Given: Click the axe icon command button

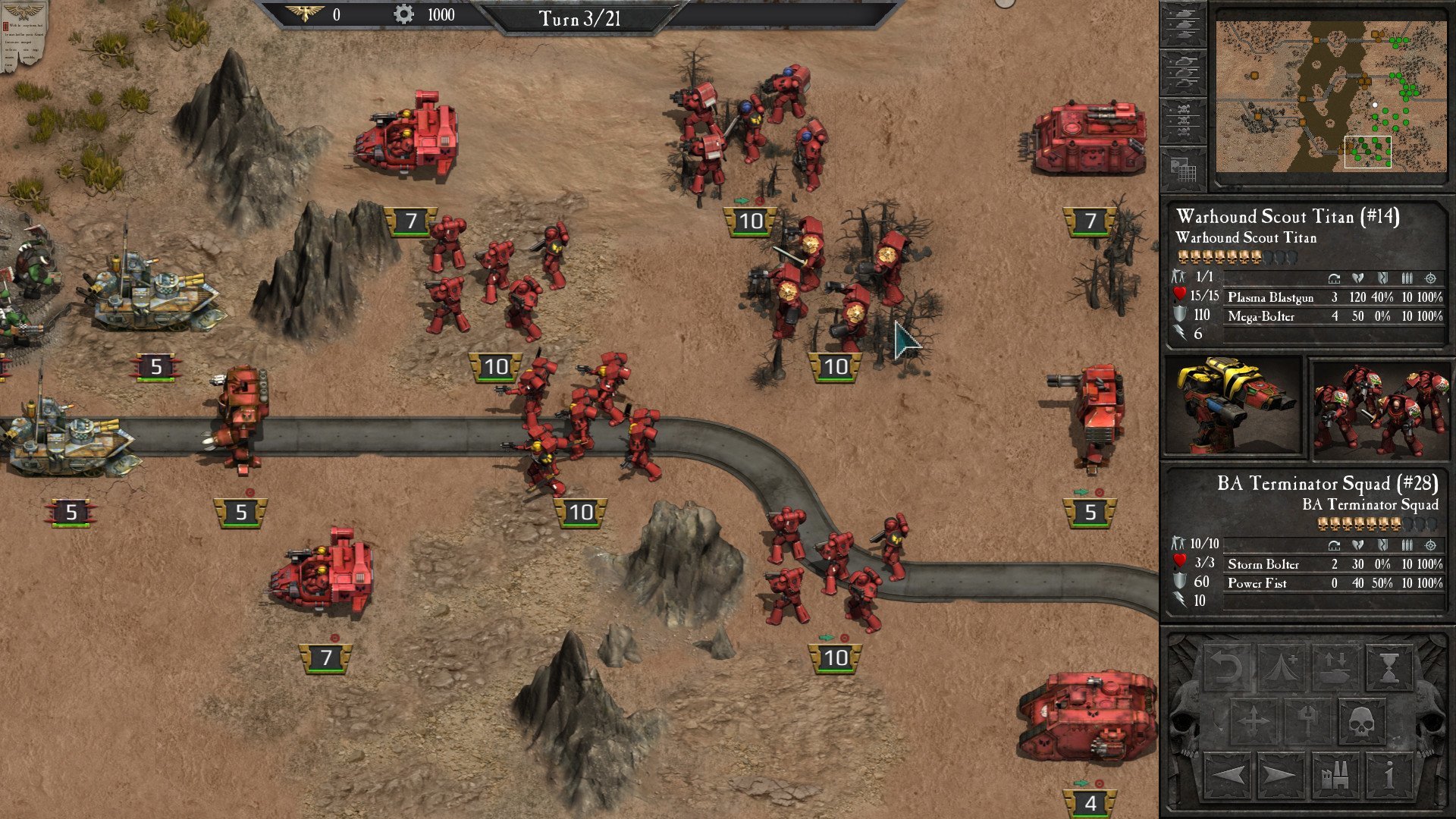Looking at the screenshot, I should [x=1307, y=720].
